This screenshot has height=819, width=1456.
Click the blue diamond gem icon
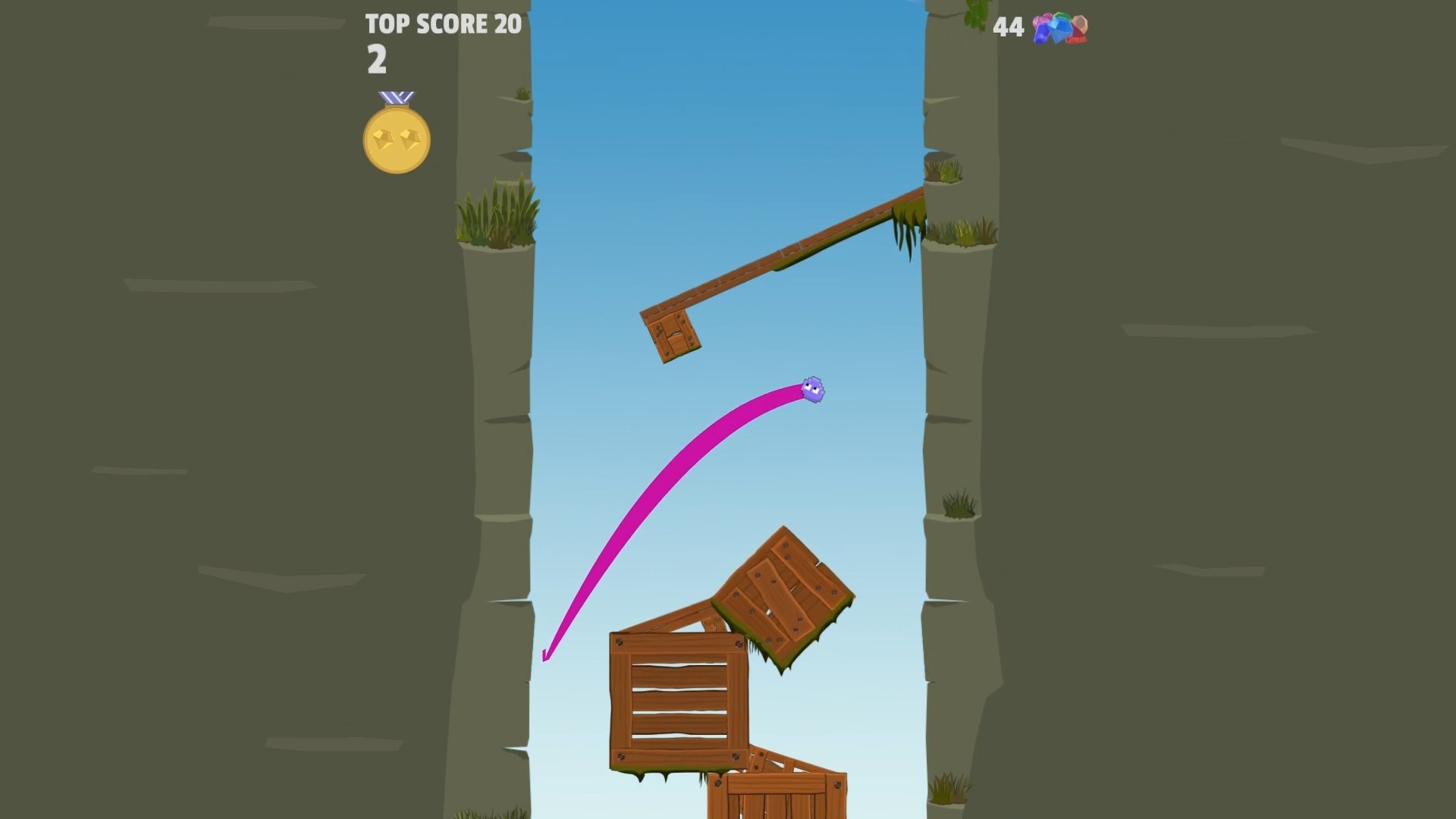(1060, 30)
